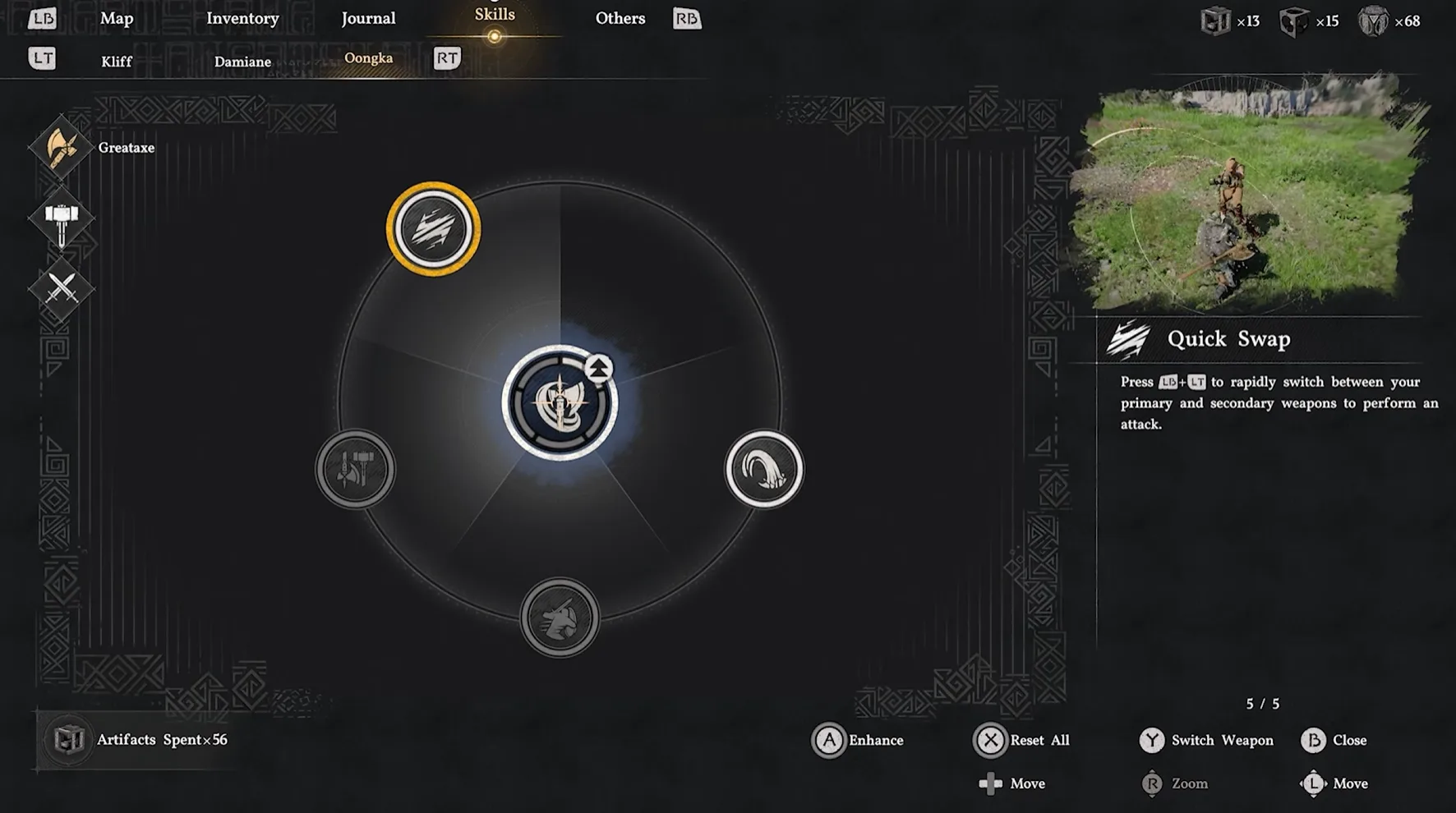Select the horse head skill node
Screen dimensions: 1456x813
click(560, 618)
